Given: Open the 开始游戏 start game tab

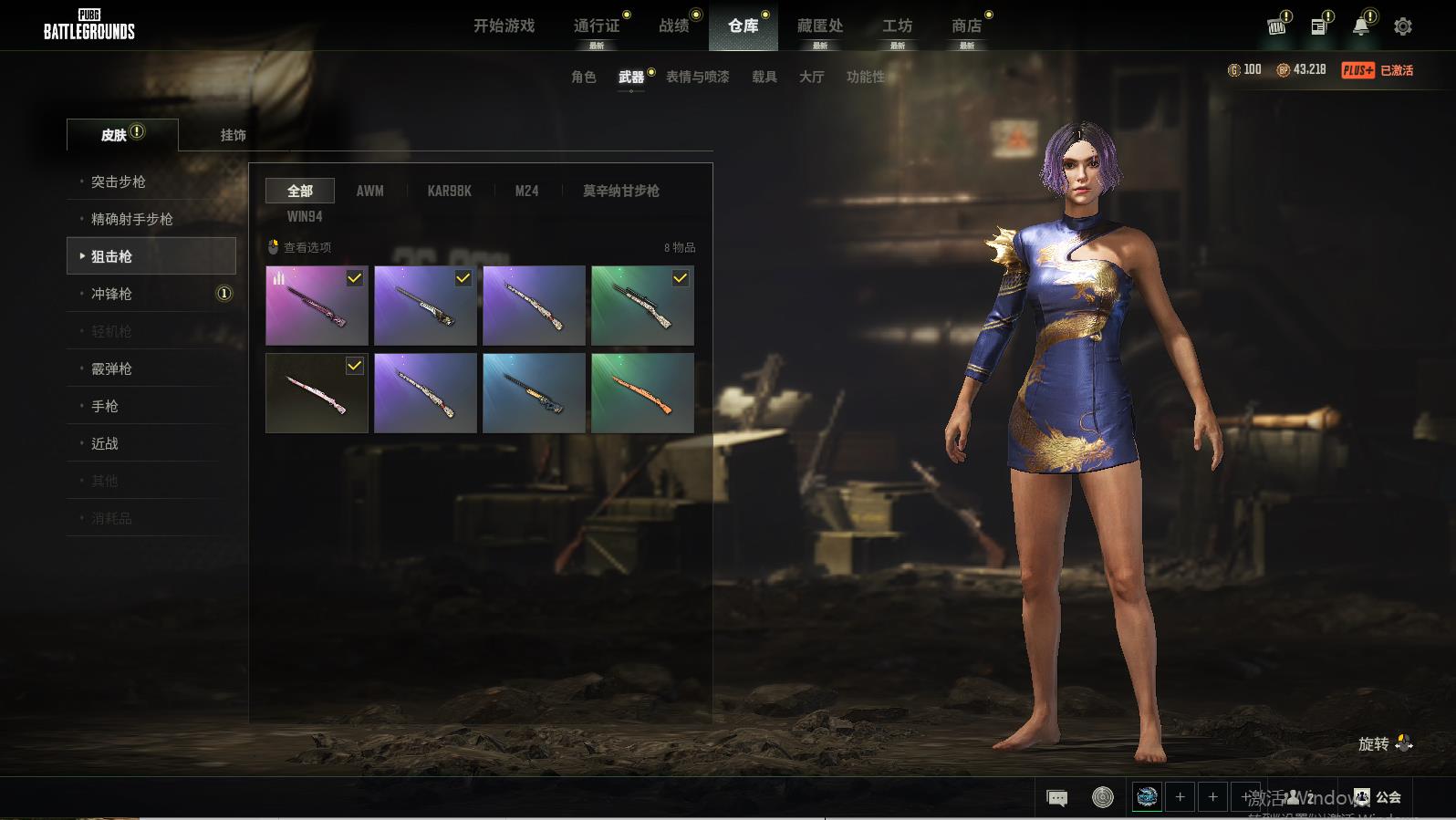Looking at the screenshot, I should click(x=504, y=26).
